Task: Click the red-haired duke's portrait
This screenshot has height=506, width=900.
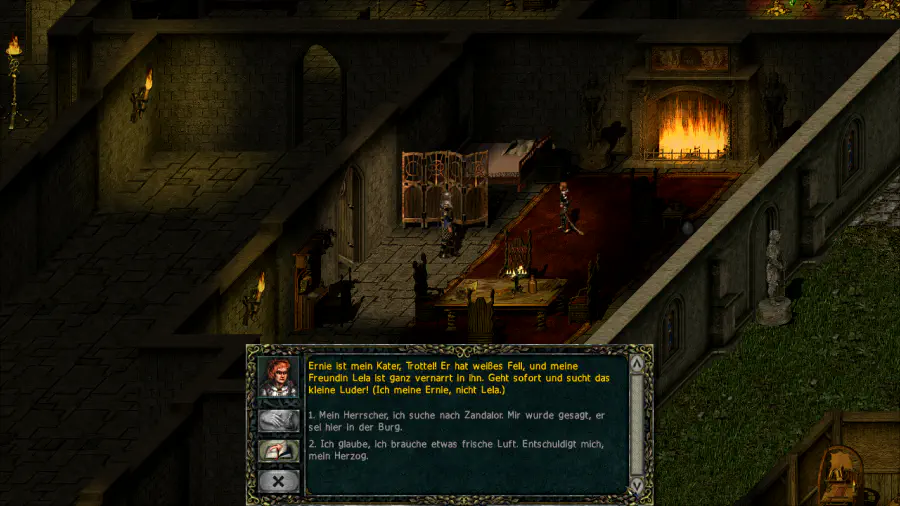Action: coord(279,377)
